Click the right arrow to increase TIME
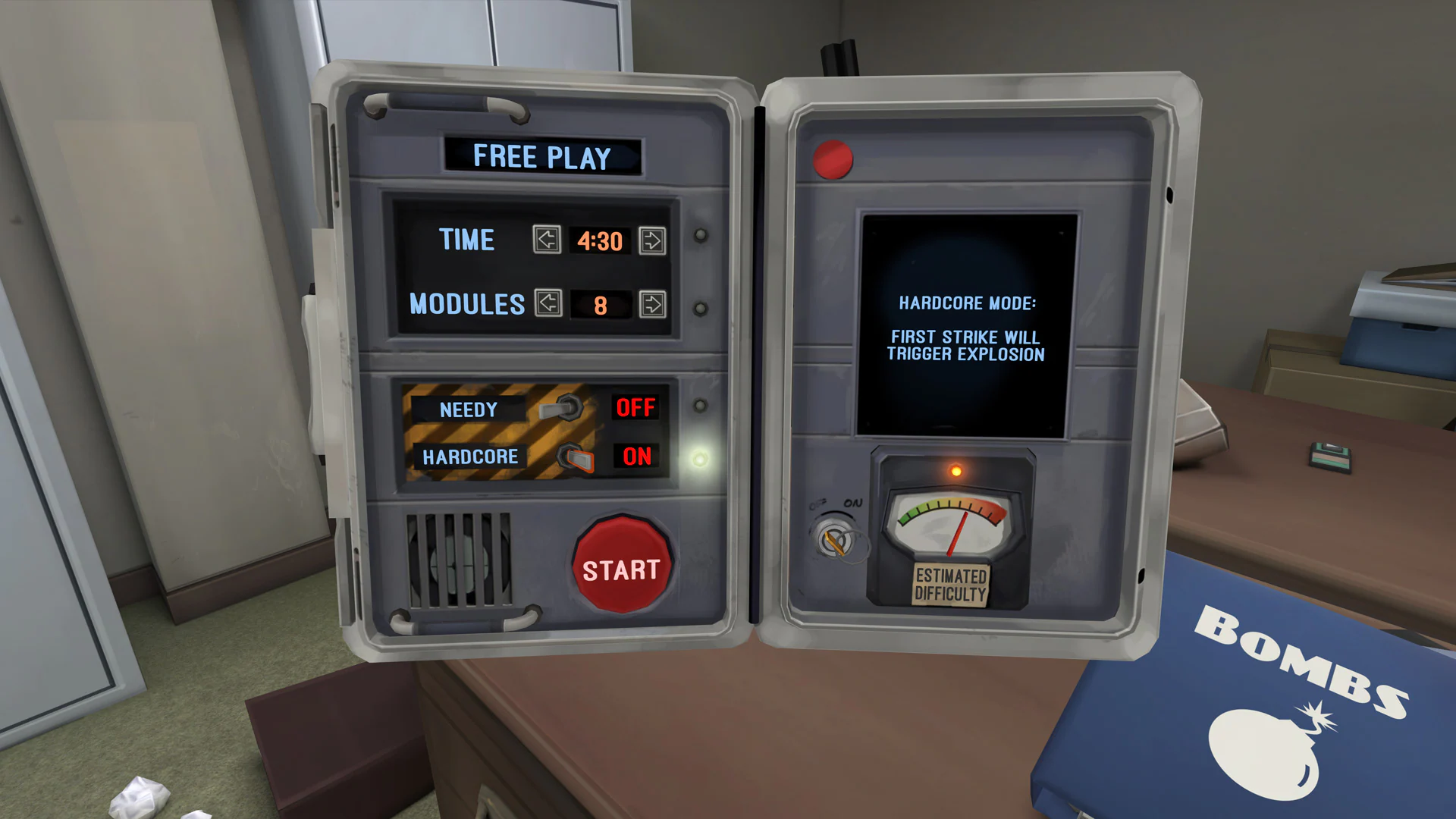 (x=654, y=241)
